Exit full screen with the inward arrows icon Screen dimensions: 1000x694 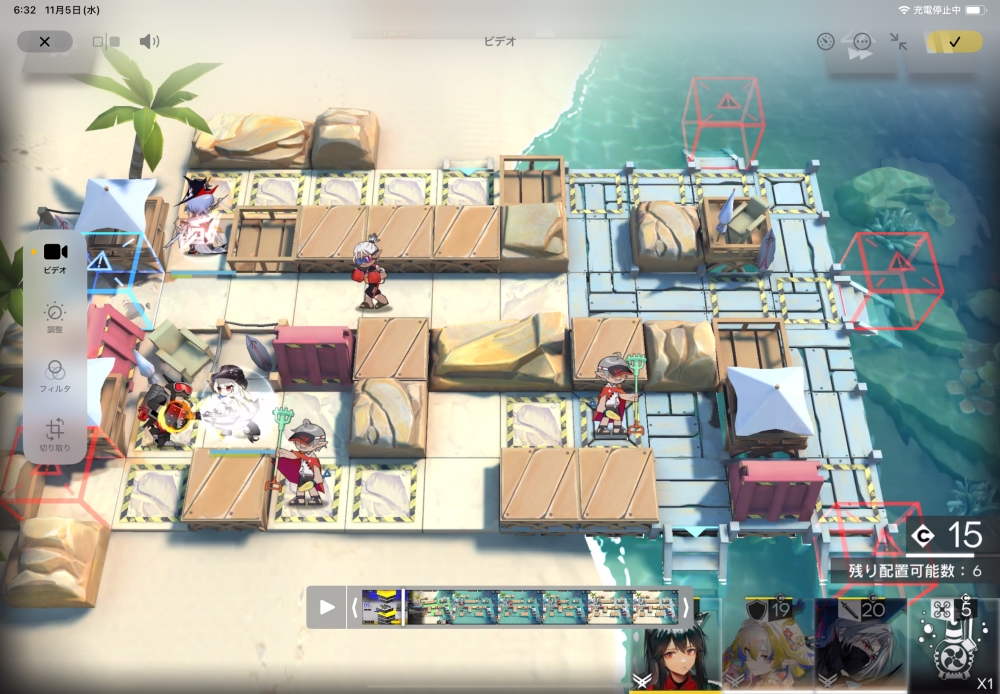pyautogui.click(x=898, y=42)
